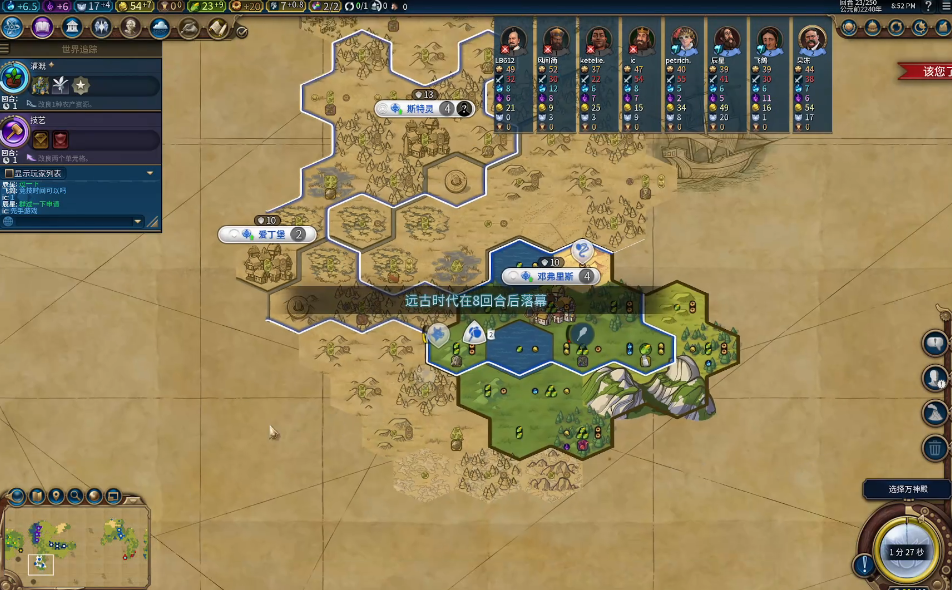
Task: Open the Civilopedia question mark button
Action: click(929, 6)
